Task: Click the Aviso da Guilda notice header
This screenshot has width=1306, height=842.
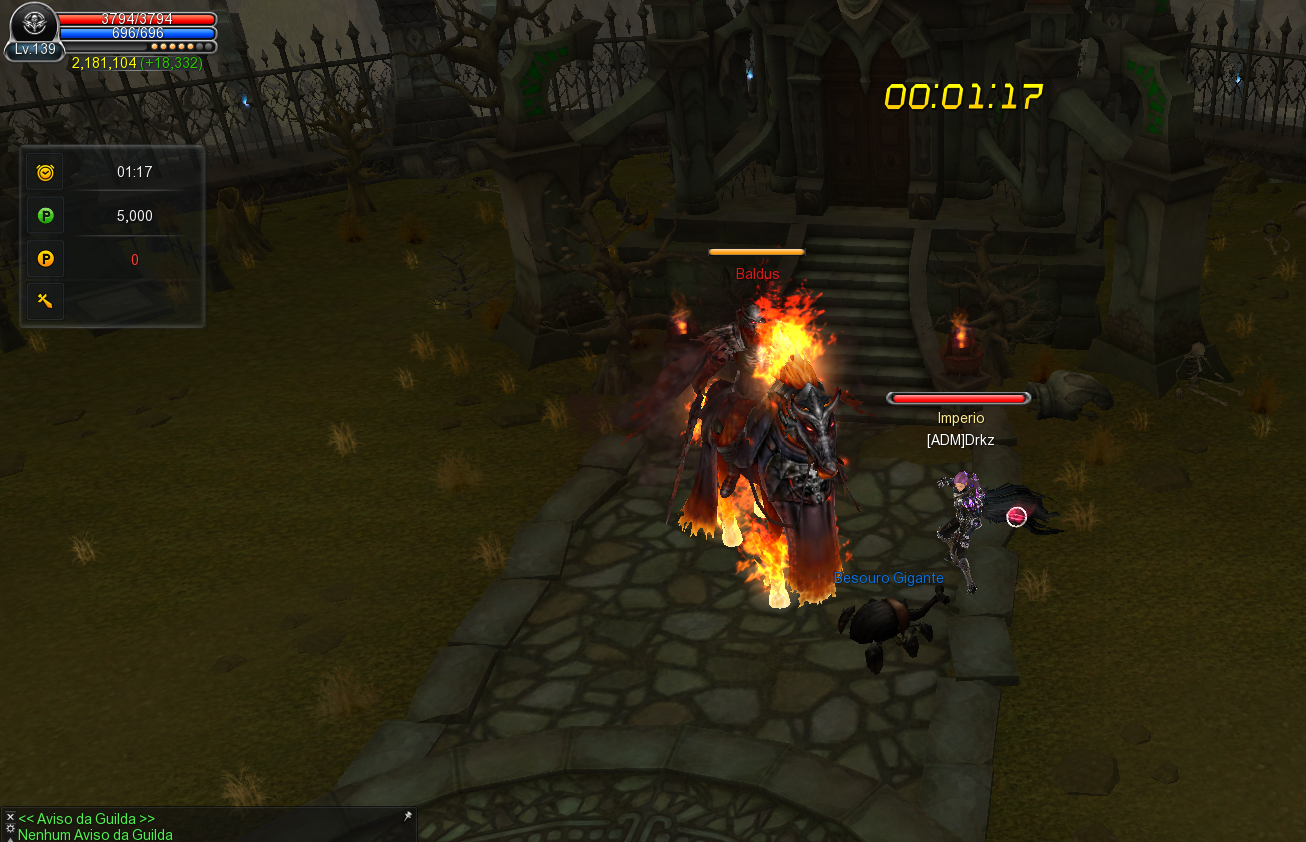Action: pos(87,819)
